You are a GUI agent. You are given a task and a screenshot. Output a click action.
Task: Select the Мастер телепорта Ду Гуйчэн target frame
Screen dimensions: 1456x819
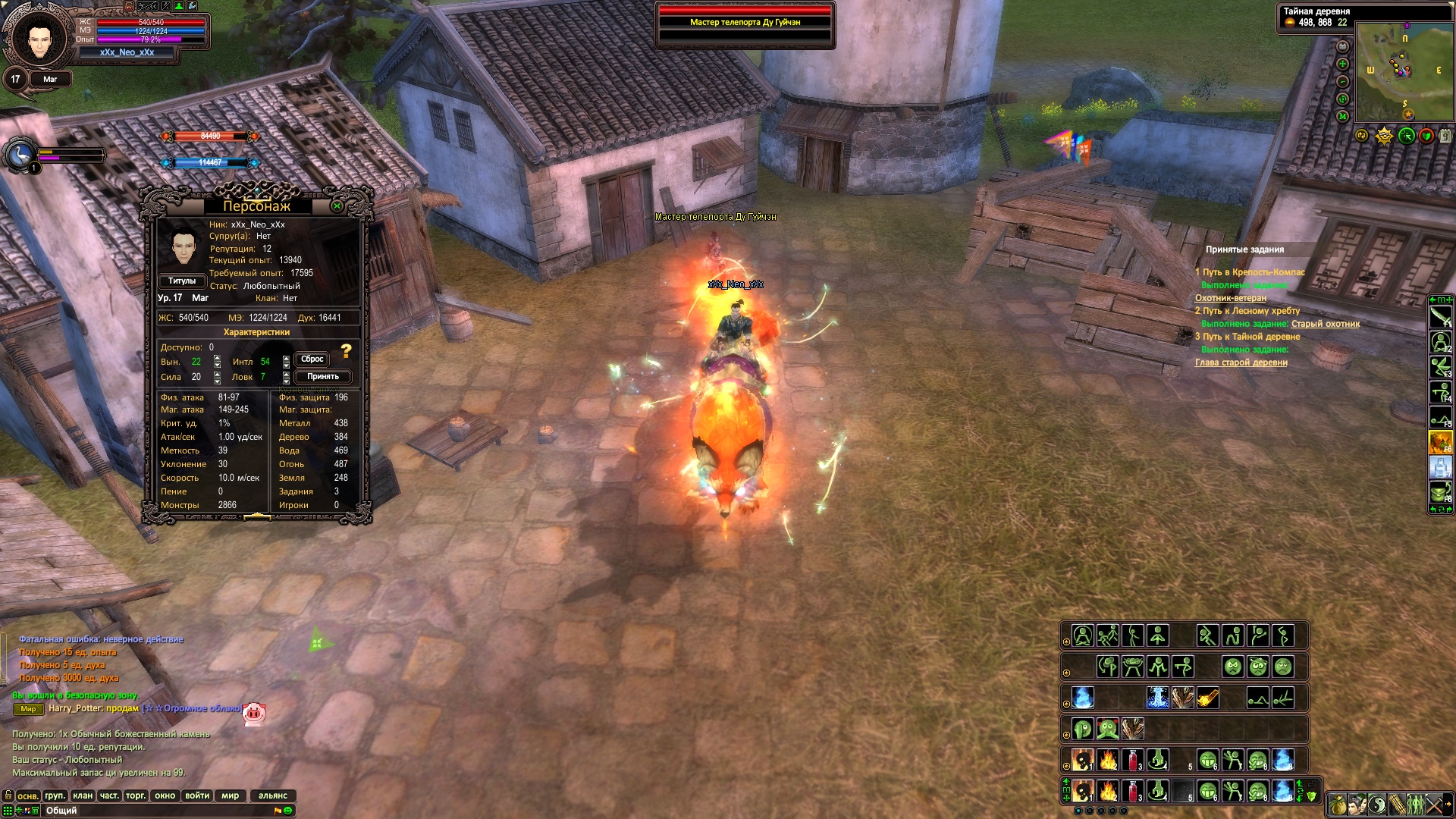pos(745,23)
